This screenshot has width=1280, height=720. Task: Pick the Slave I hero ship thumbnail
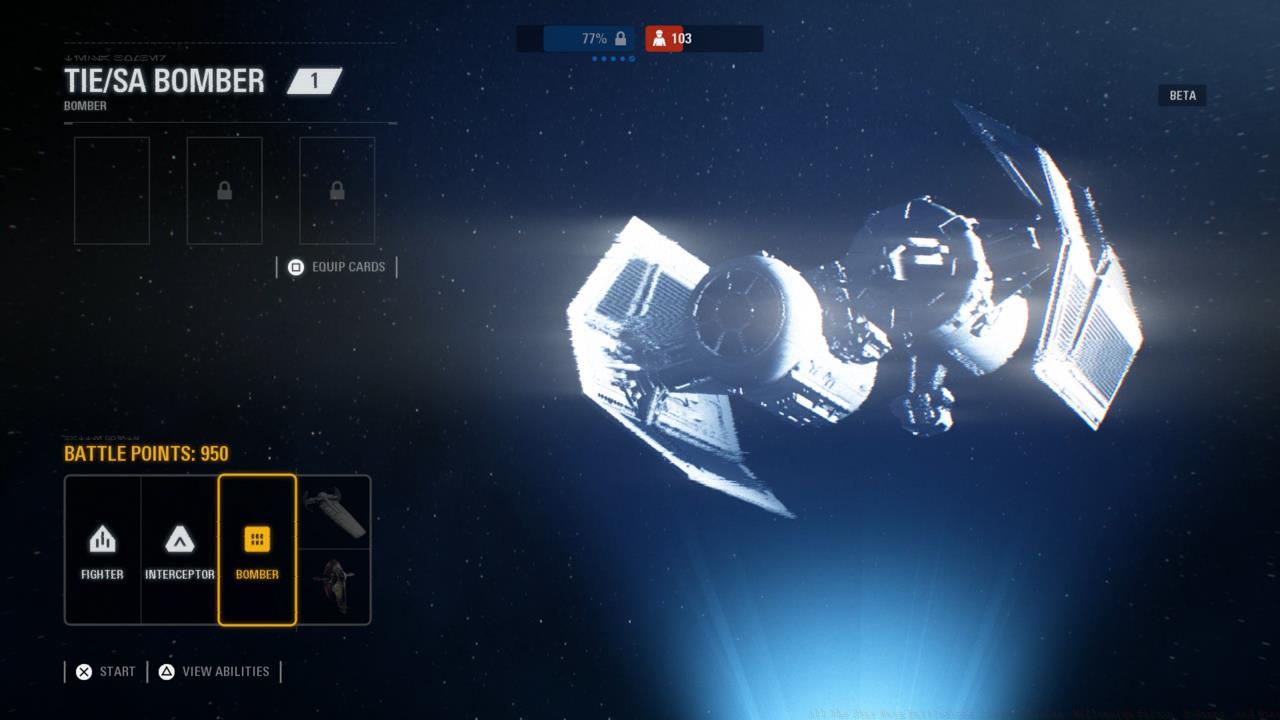tap(334, 587)
